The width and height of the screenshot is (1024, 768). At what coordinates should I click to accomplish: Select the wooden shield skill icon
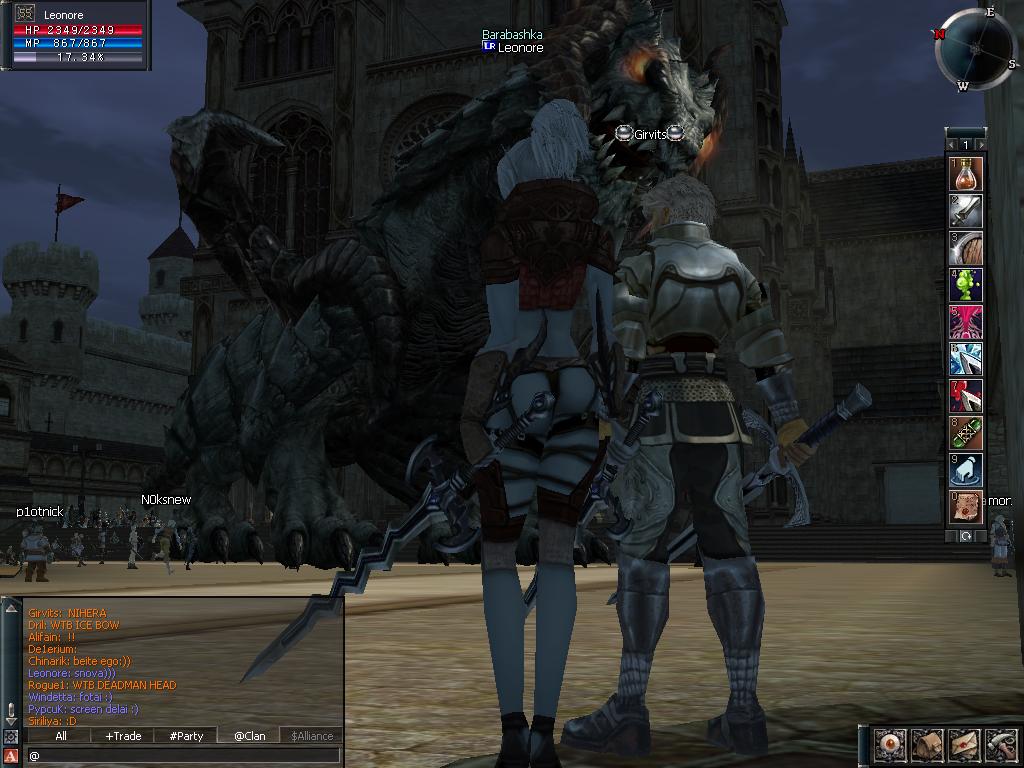coord(966,248)
